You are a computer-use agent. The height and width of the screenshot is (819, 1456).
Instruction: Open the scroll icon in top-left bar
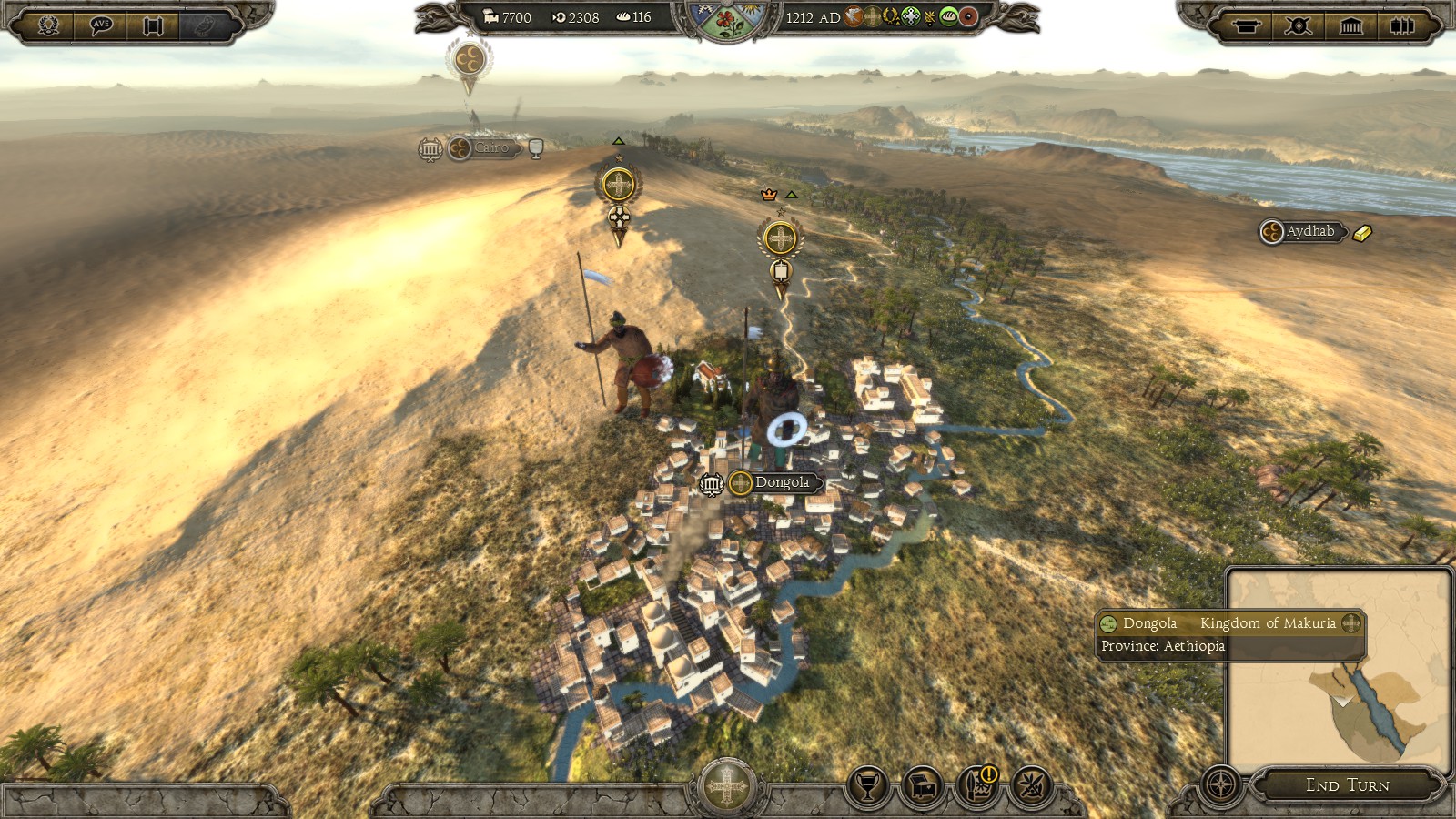point(153,25)
